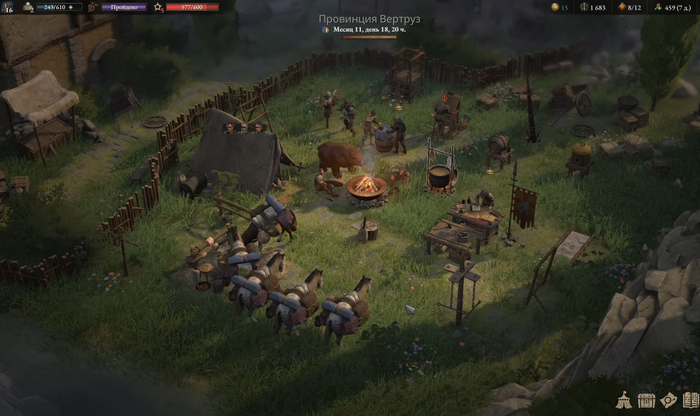Open the world map scroll icon
Screen dimensions: 700x416
[x=668, y=400]
